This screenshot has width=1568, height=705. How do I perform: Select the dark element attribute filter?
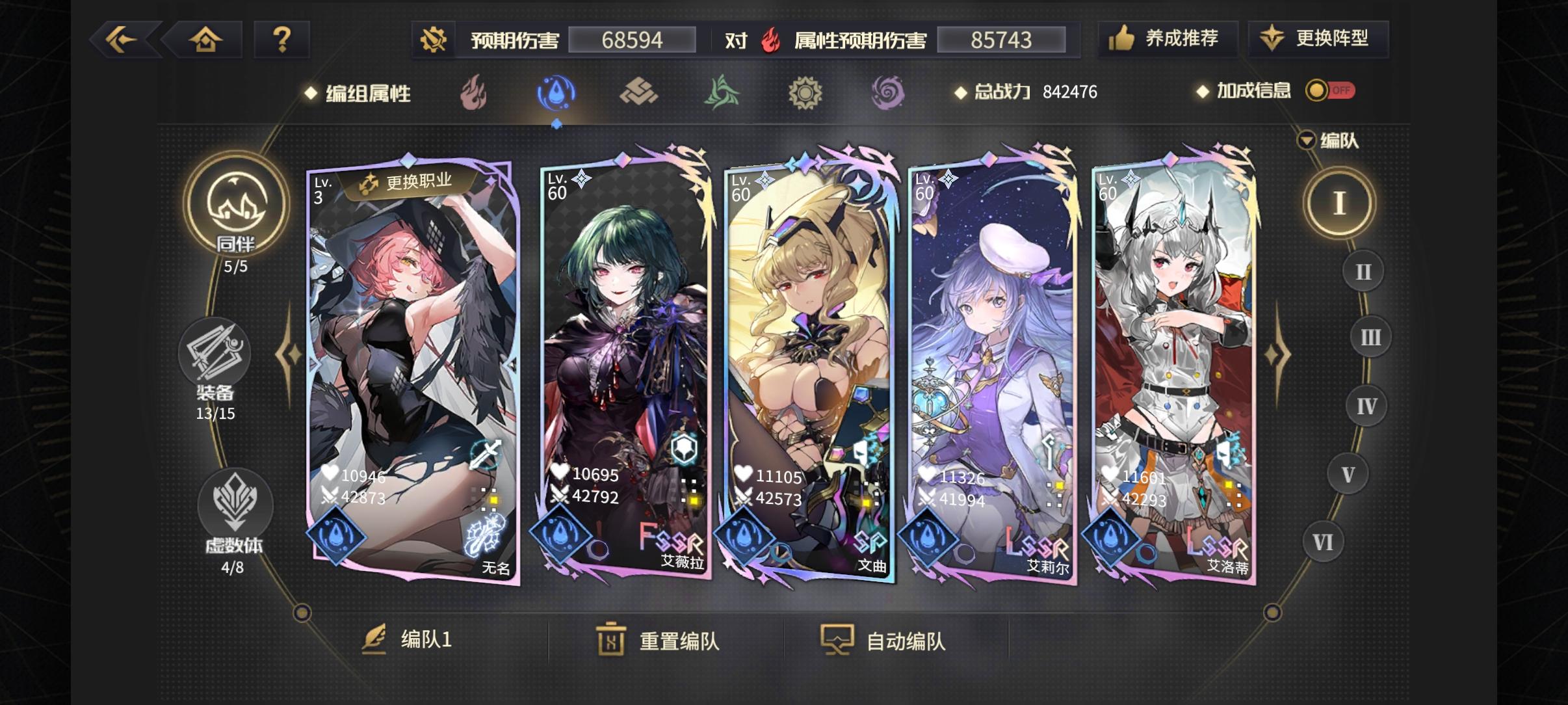click(x=889, y=93)
